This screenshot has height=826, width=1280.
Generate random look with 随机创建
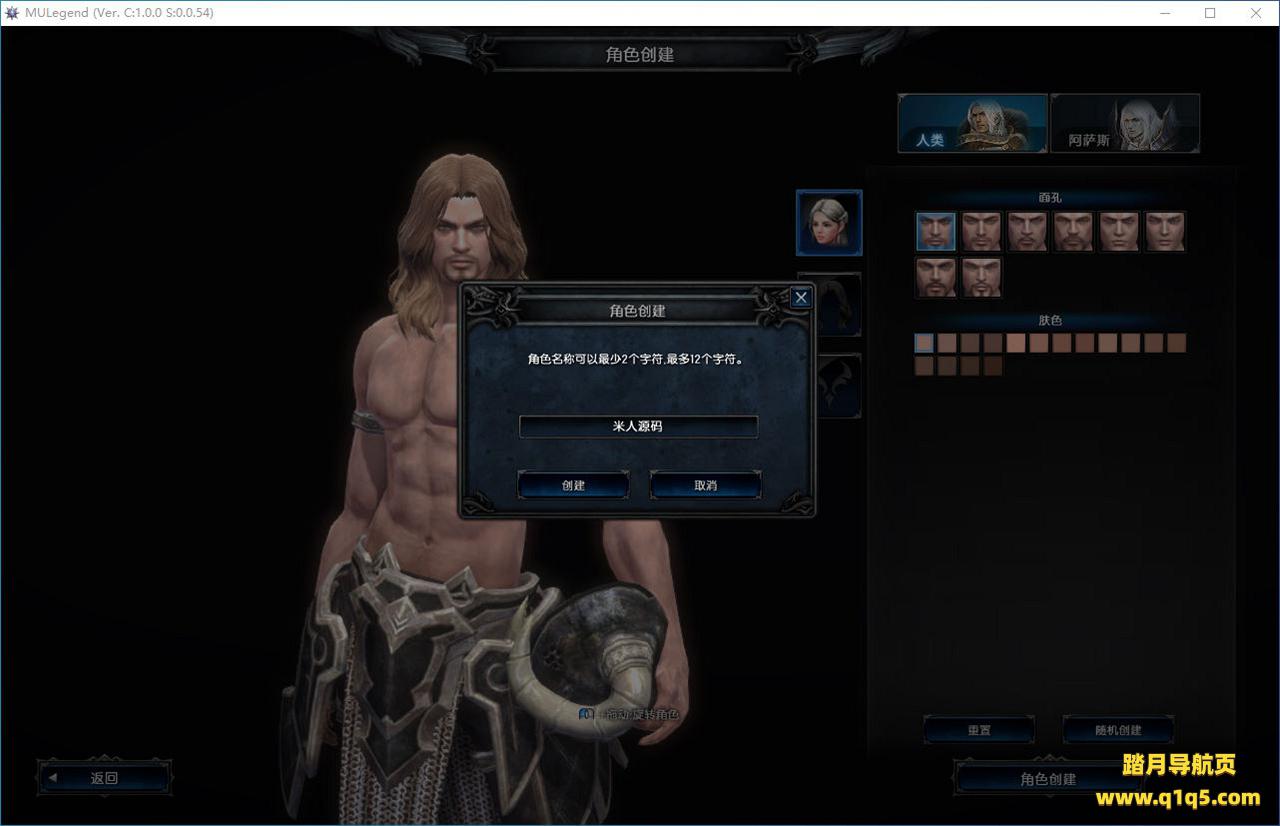(x=1117, y=730)
